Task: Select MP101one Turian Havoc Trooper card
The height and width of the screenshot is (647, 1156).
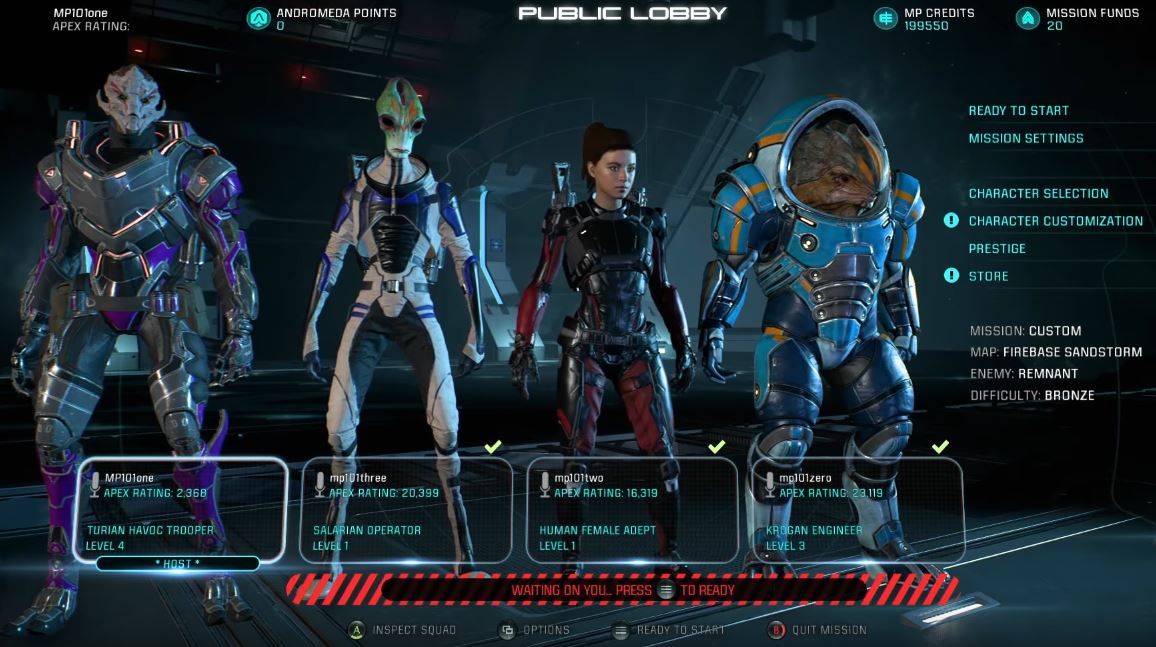Action: click(180, 510)
